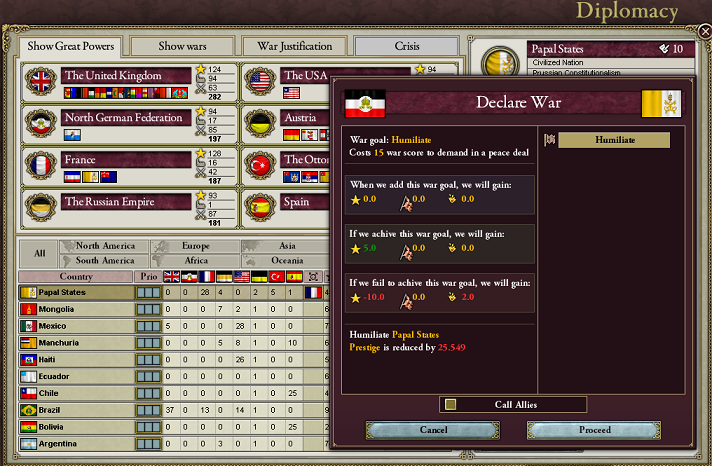This screenshot has height=466, width=712.
Task: Switch to War Justification tab
Action: click(x=295, y=46)
